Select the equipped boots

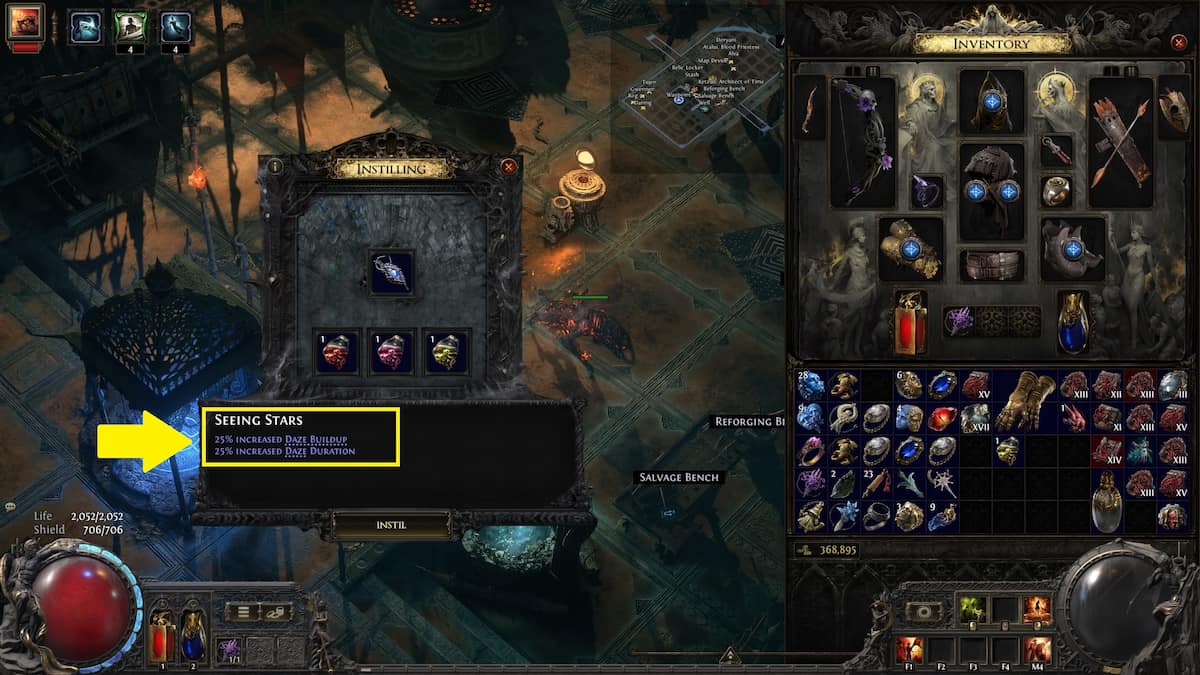pos(1073,248)
